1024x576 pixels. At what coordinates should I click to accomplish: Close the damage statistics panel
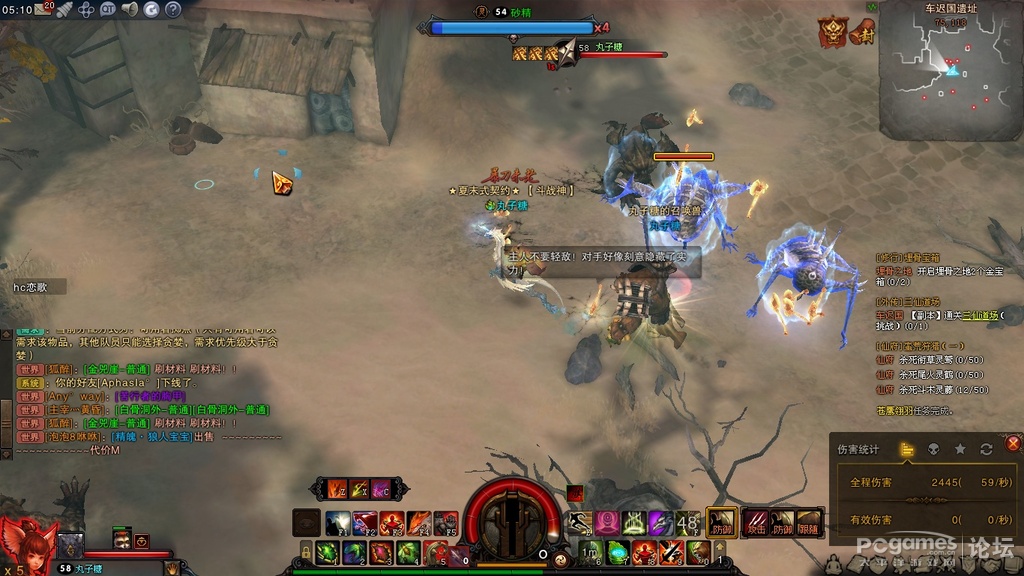(x=1013, y=443)
